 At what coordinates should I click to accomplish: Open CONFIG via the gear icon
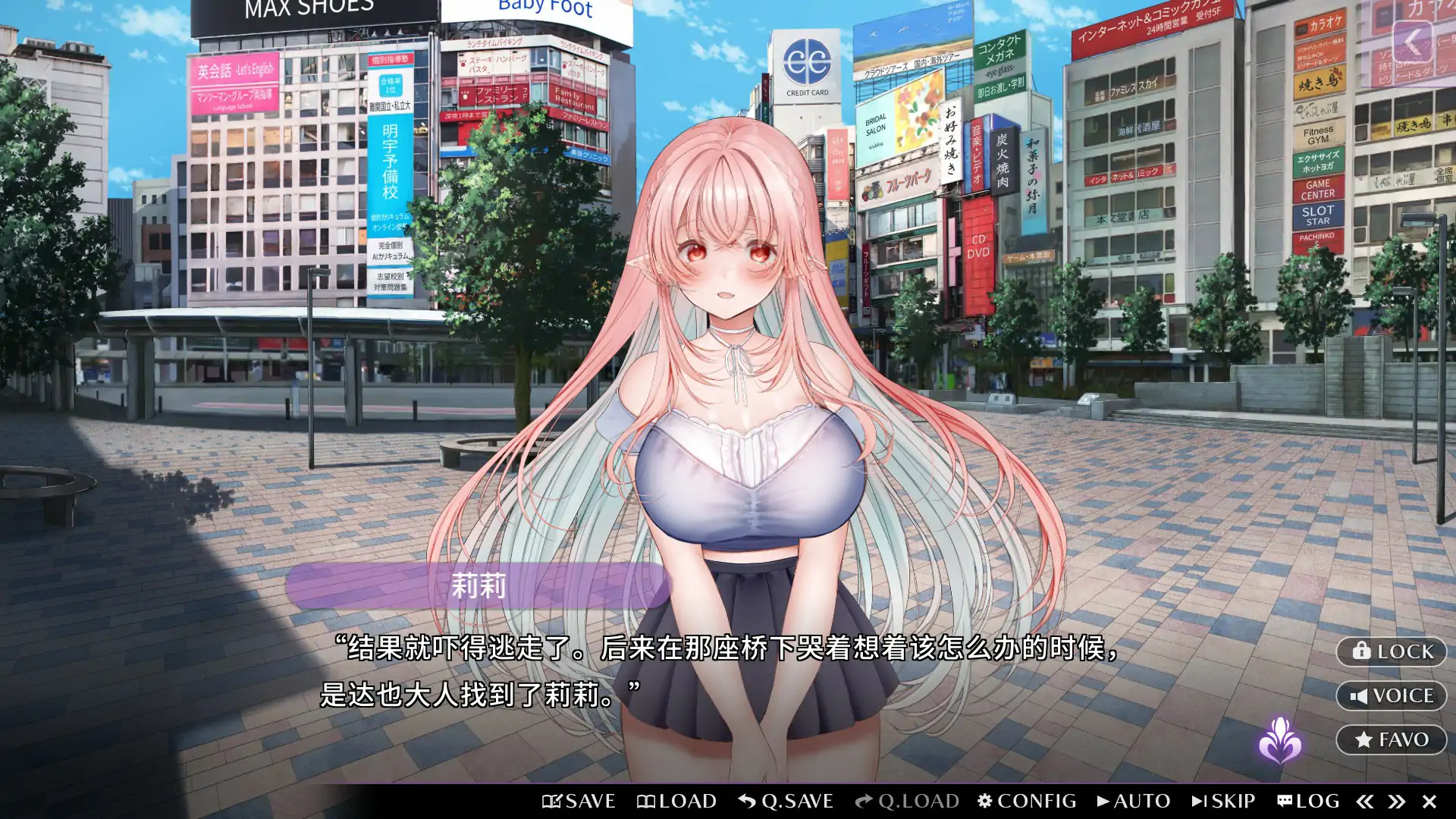pyautogui.click(x=1028, y=801)
